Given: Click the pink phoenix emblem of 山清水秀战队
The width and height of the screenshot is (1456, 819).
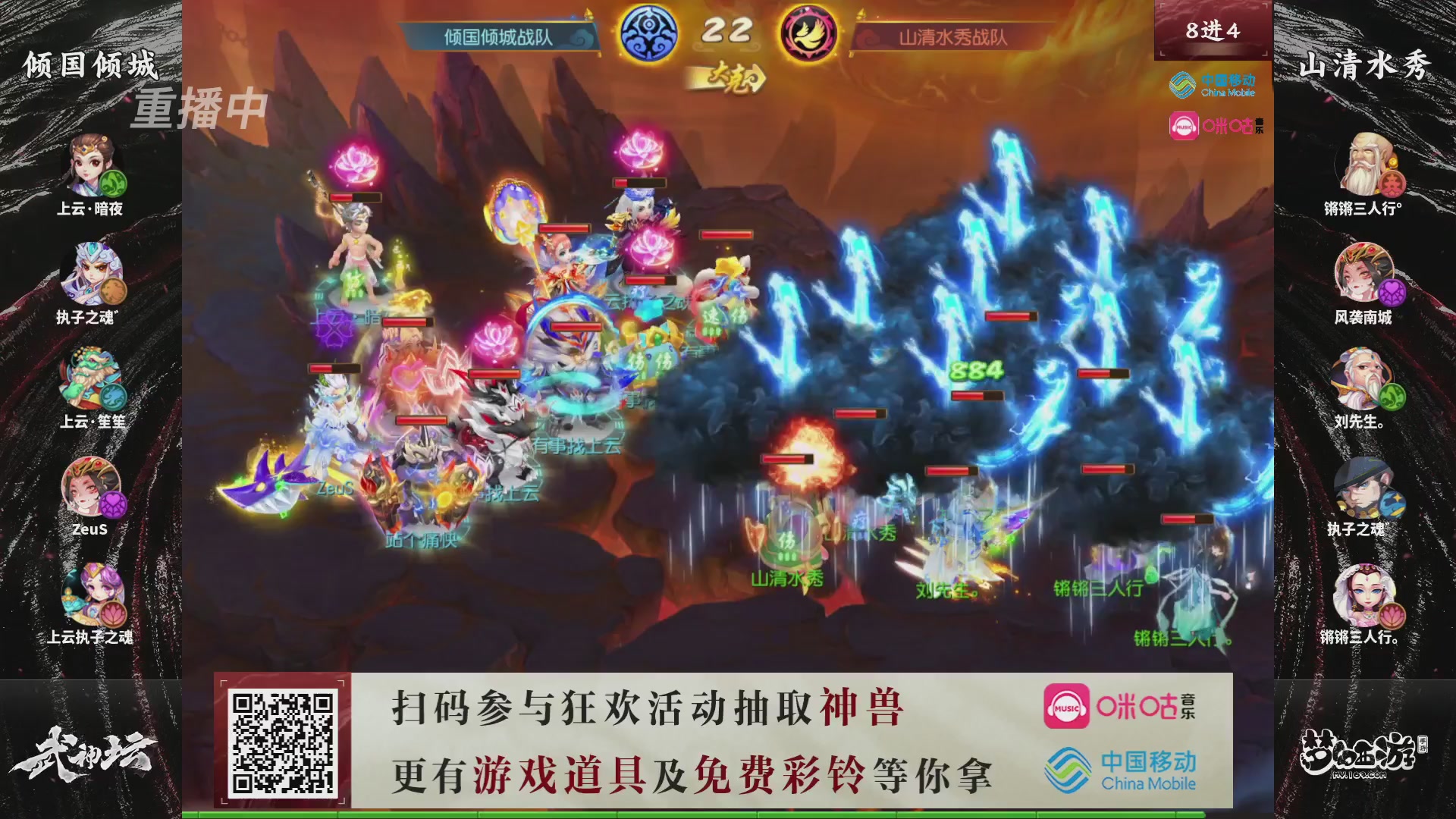Looking at the screenshot, I should 808,32.
